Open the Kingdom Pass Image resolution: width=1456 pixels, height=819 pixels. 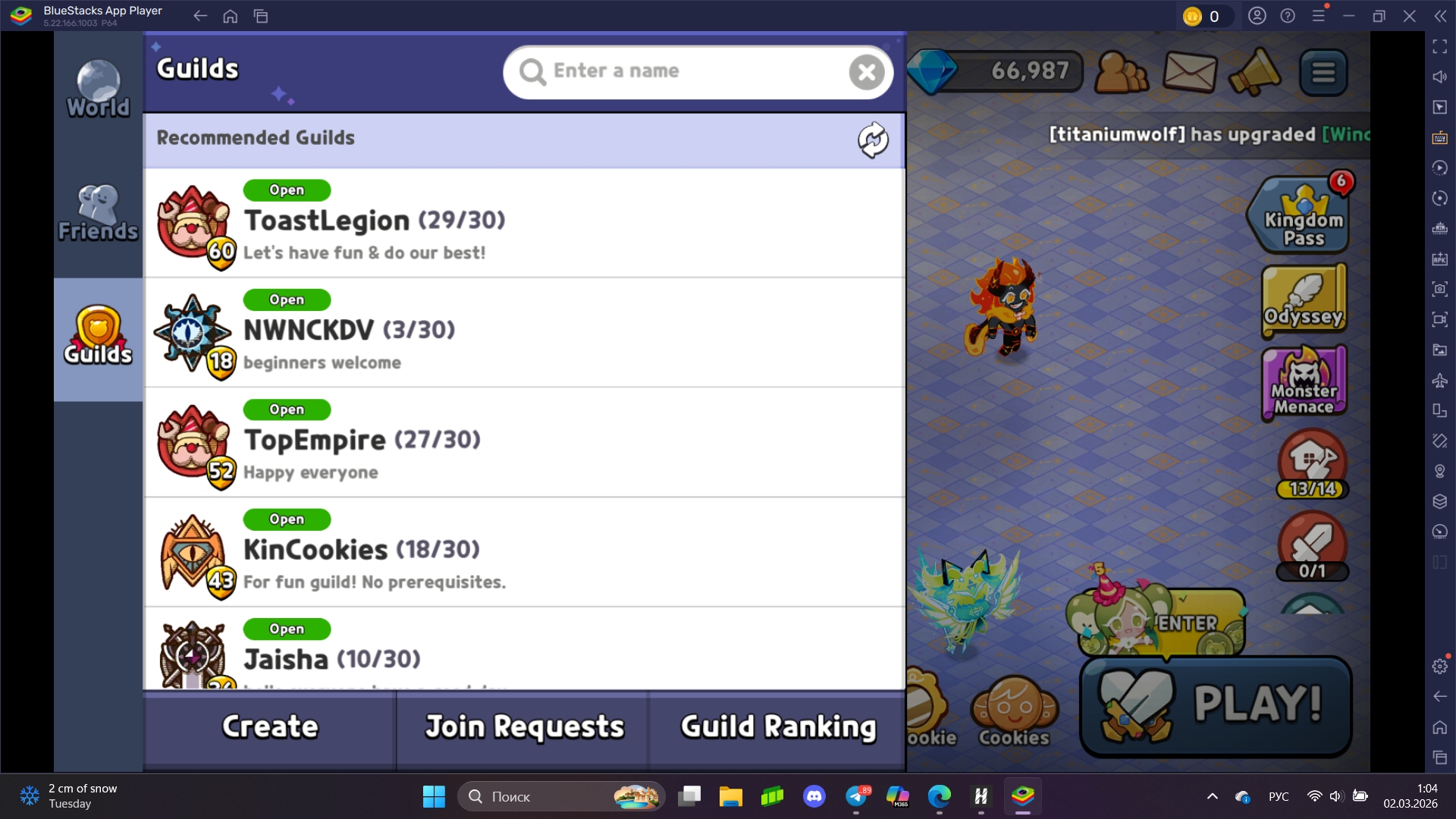(x=1303, y=217)
